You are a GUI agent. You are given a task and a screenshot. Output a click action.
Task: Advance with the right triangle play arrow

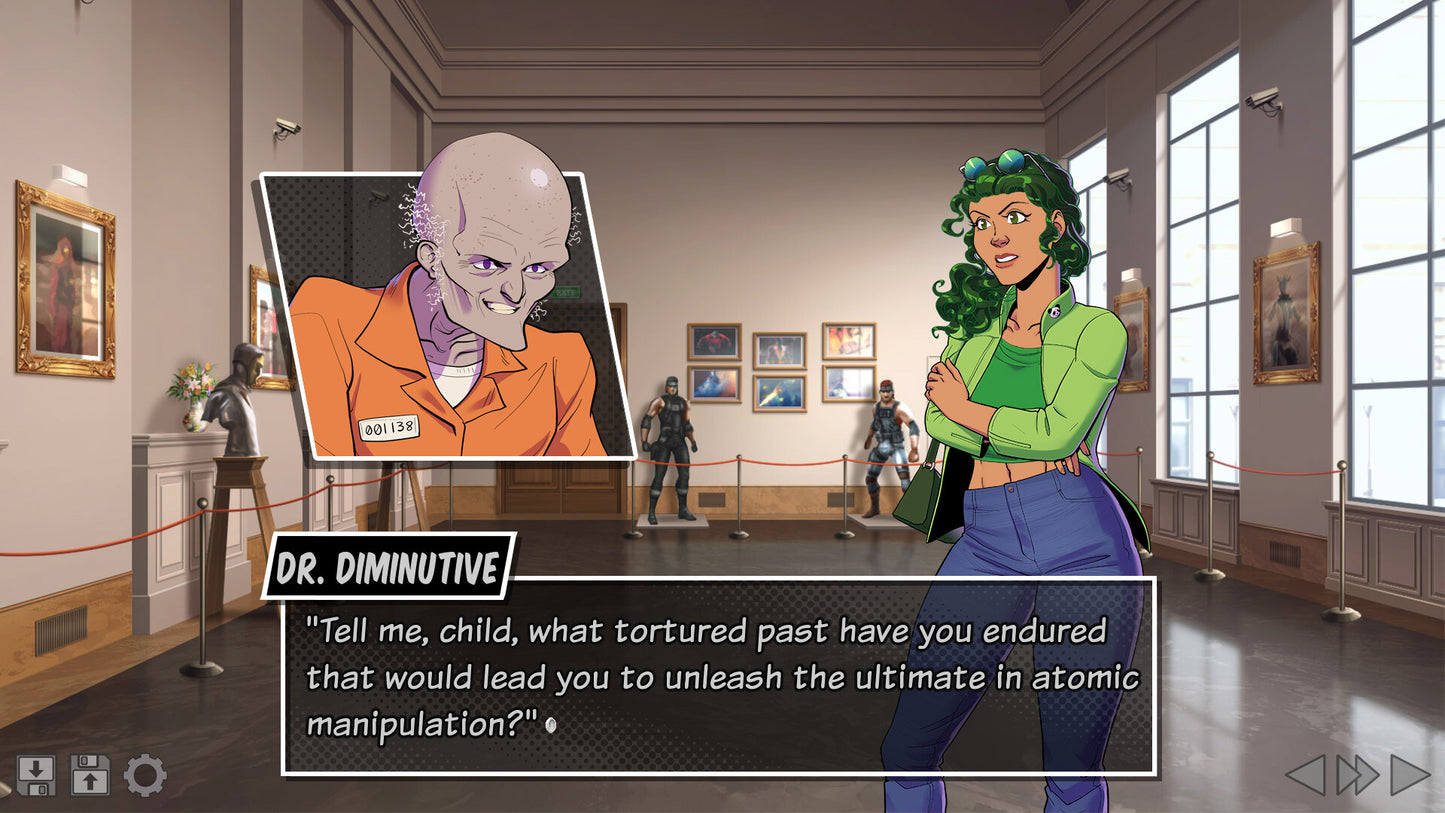1410,775
